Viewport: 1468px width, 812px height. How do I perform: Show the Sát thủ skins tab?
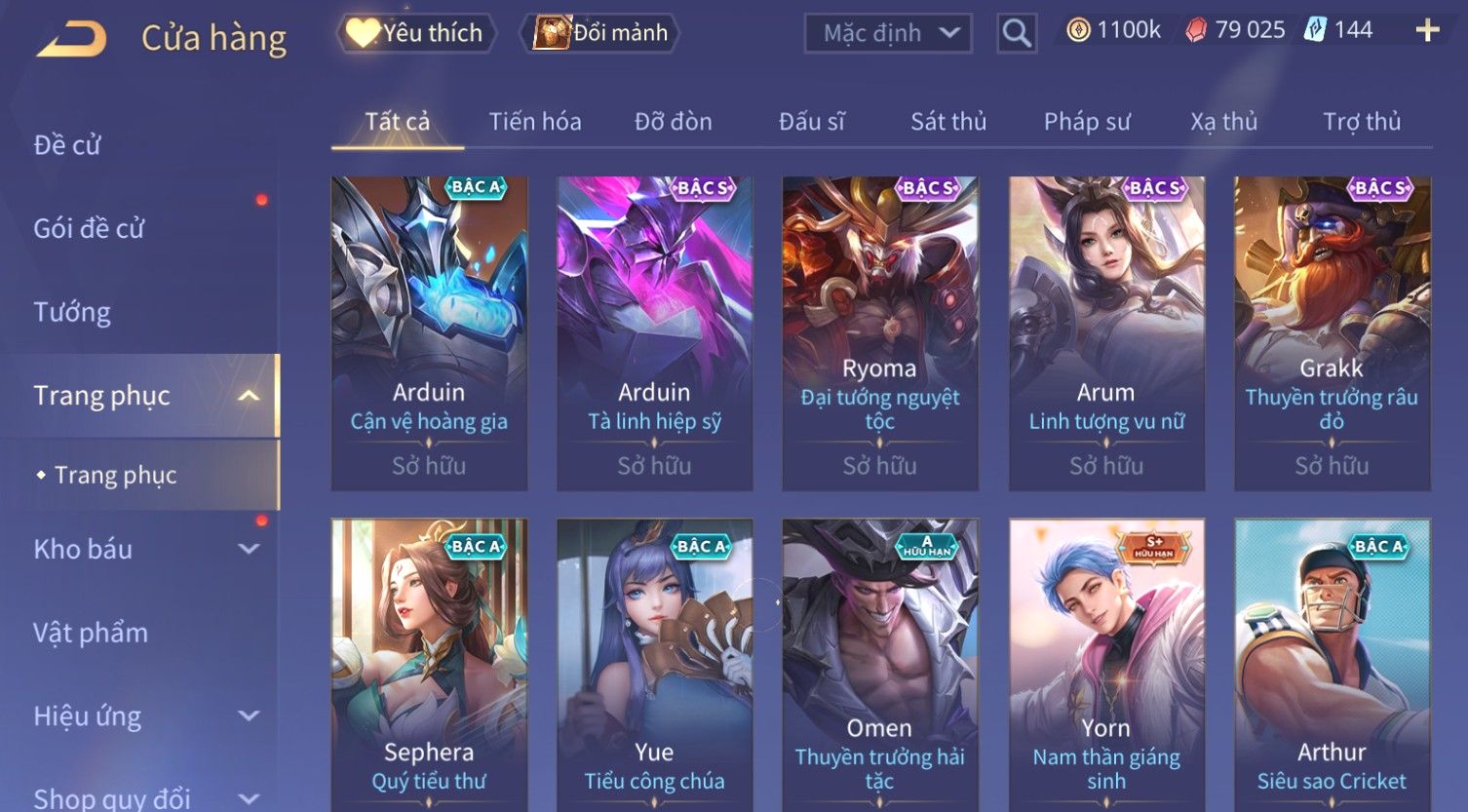click(948, 122)
